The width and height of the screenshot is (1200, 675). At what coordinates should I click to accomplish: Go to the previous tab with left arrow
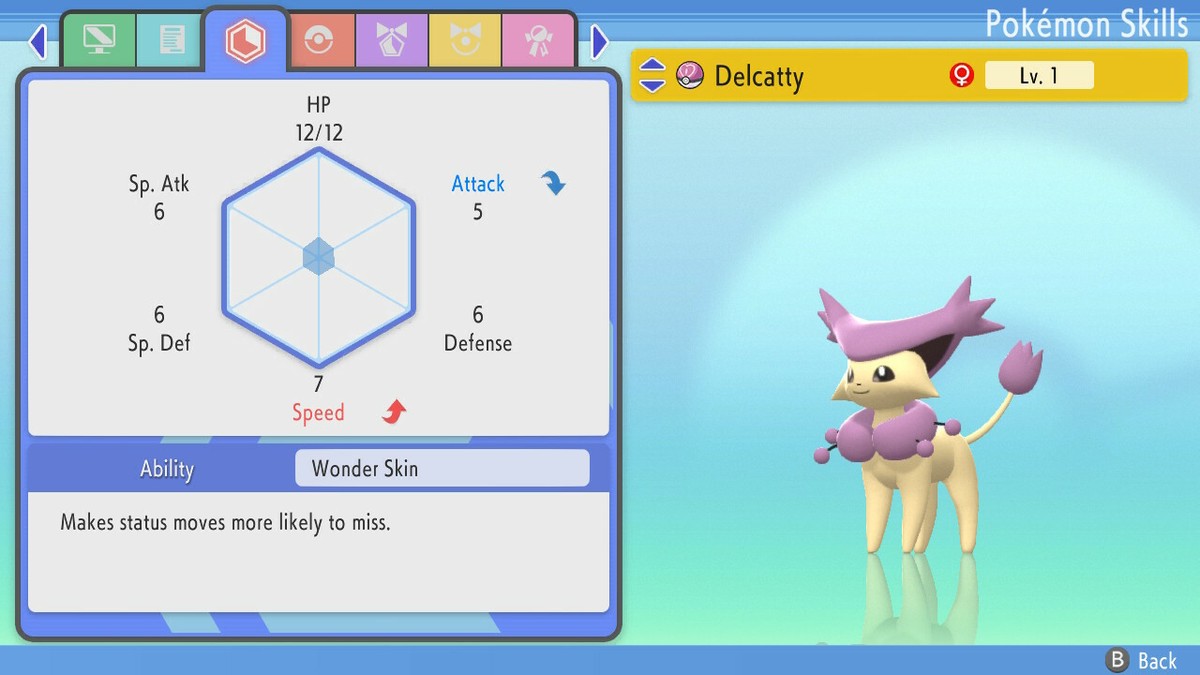pos(38,41)
